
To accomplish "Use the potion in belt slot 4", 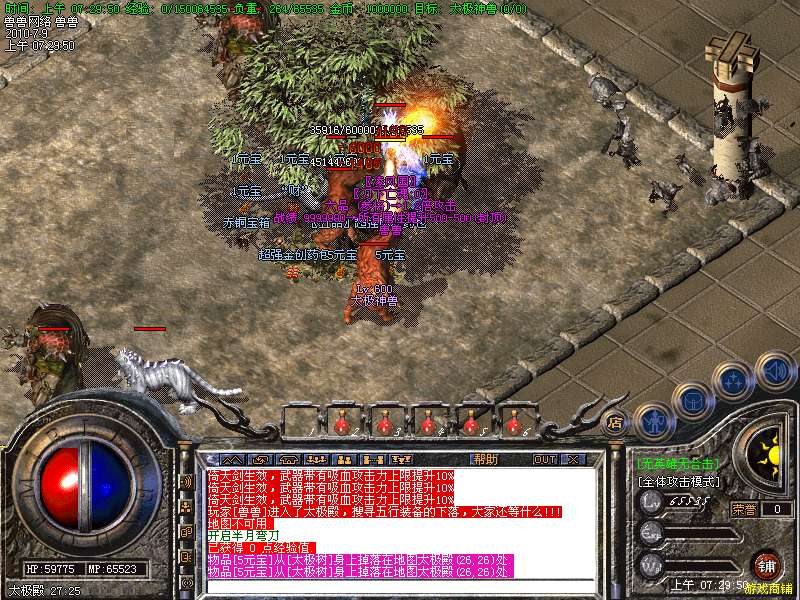I will 429,423.
